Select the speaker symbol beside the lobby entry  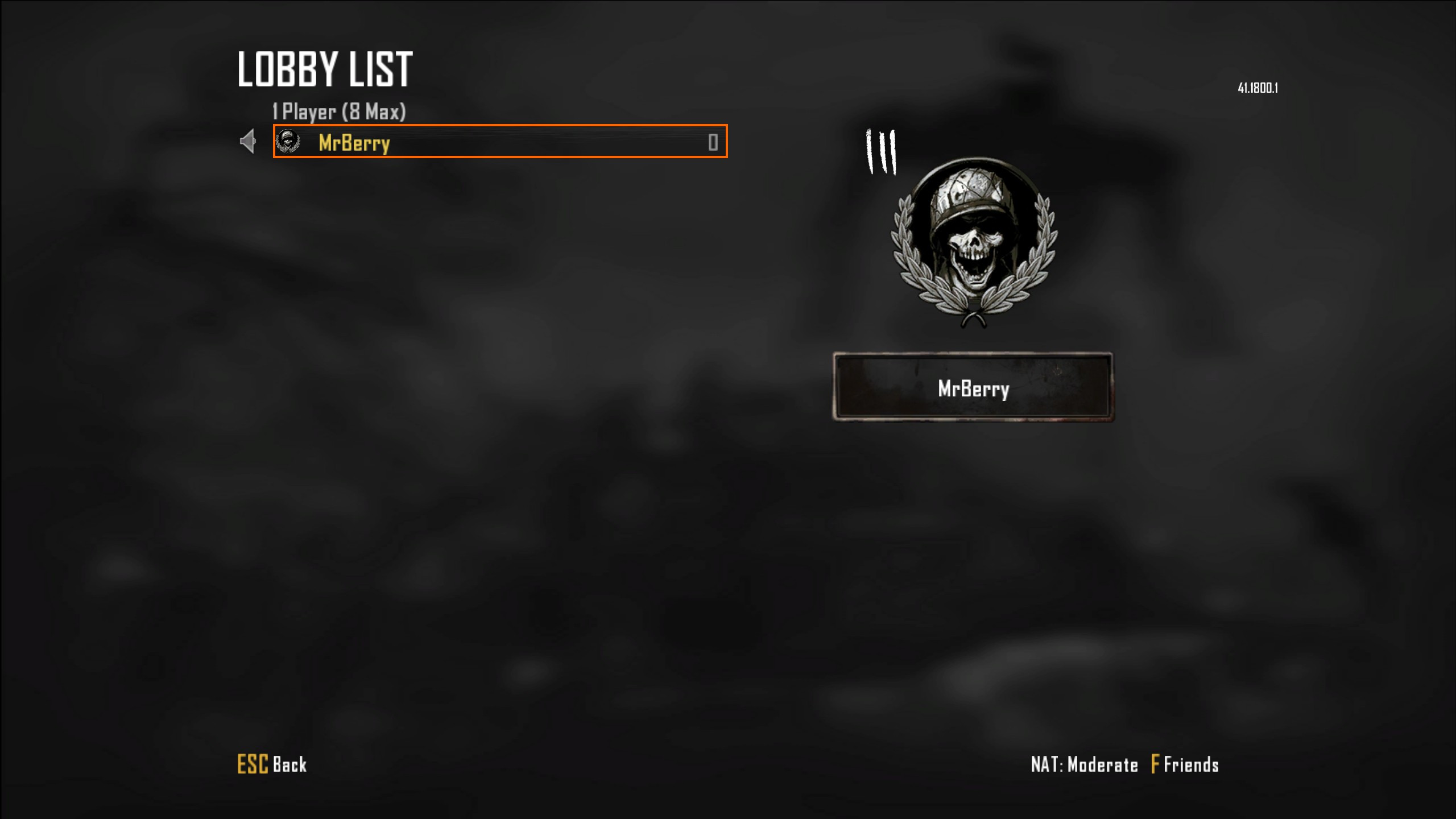[249, 142]
